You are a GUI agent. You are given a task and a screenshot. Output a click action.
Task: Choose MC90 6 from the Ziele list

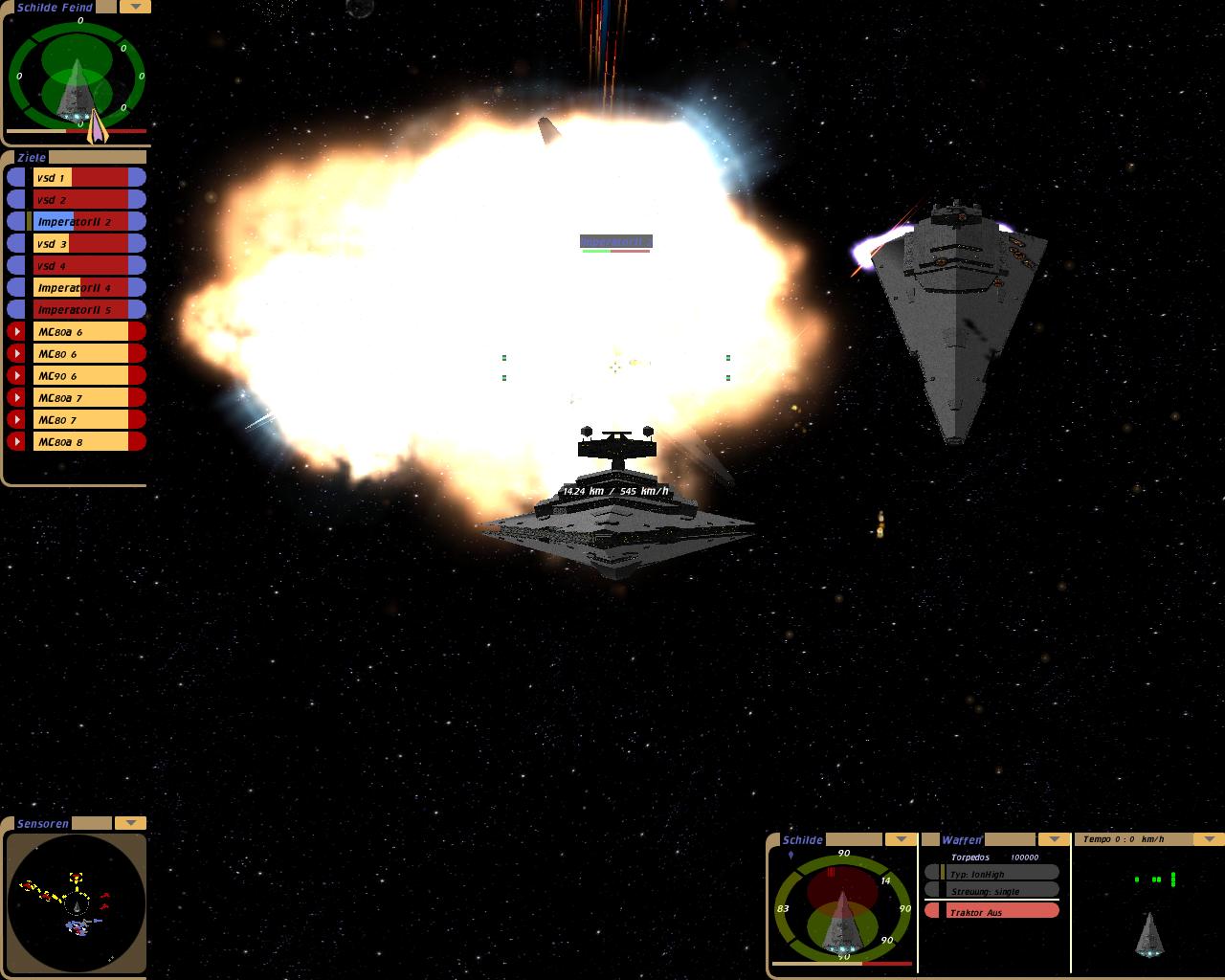(80, 375)
